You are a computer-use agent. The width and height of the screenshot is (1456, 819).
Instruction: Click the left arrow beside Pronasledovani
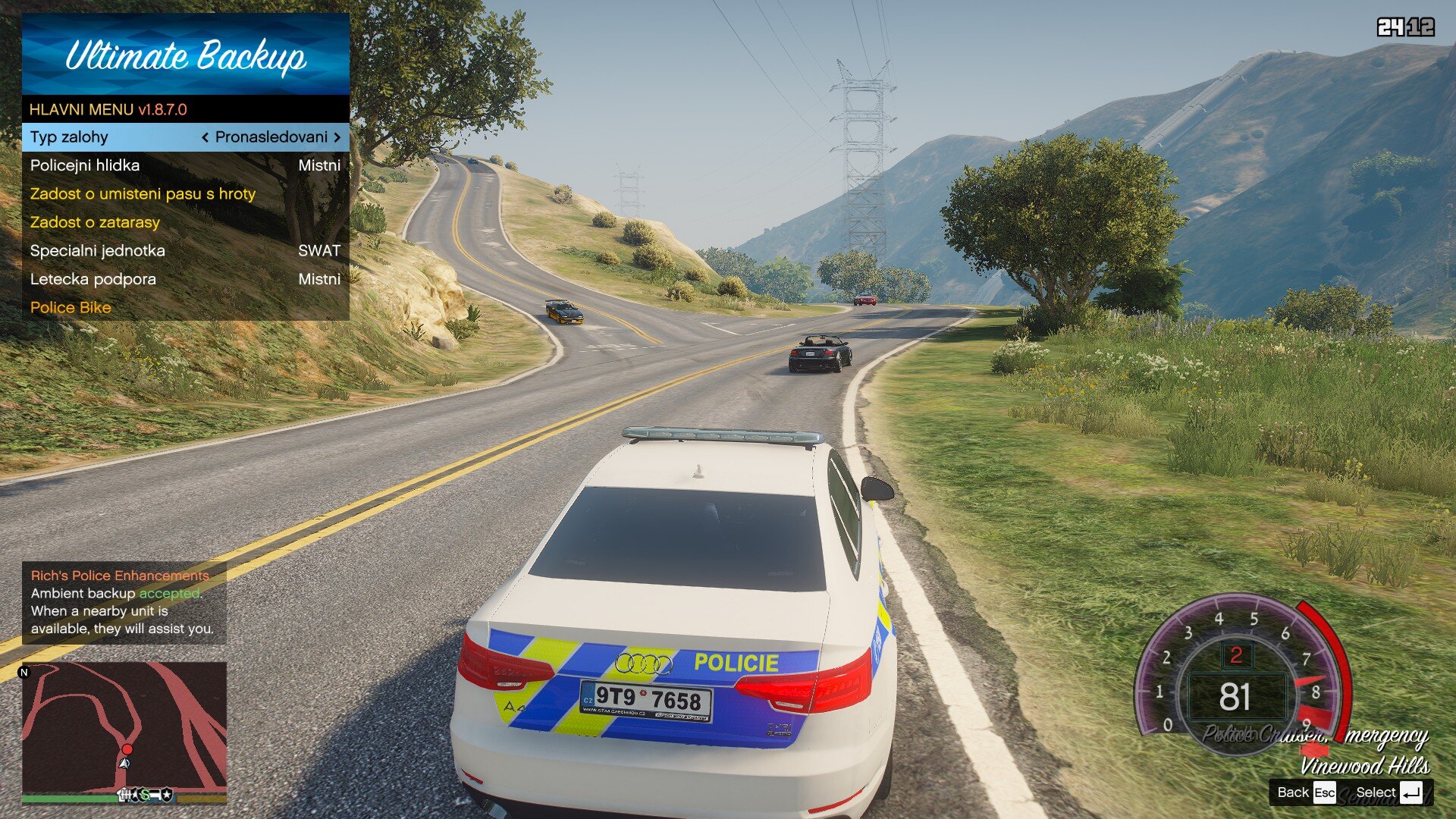point(205,137)
